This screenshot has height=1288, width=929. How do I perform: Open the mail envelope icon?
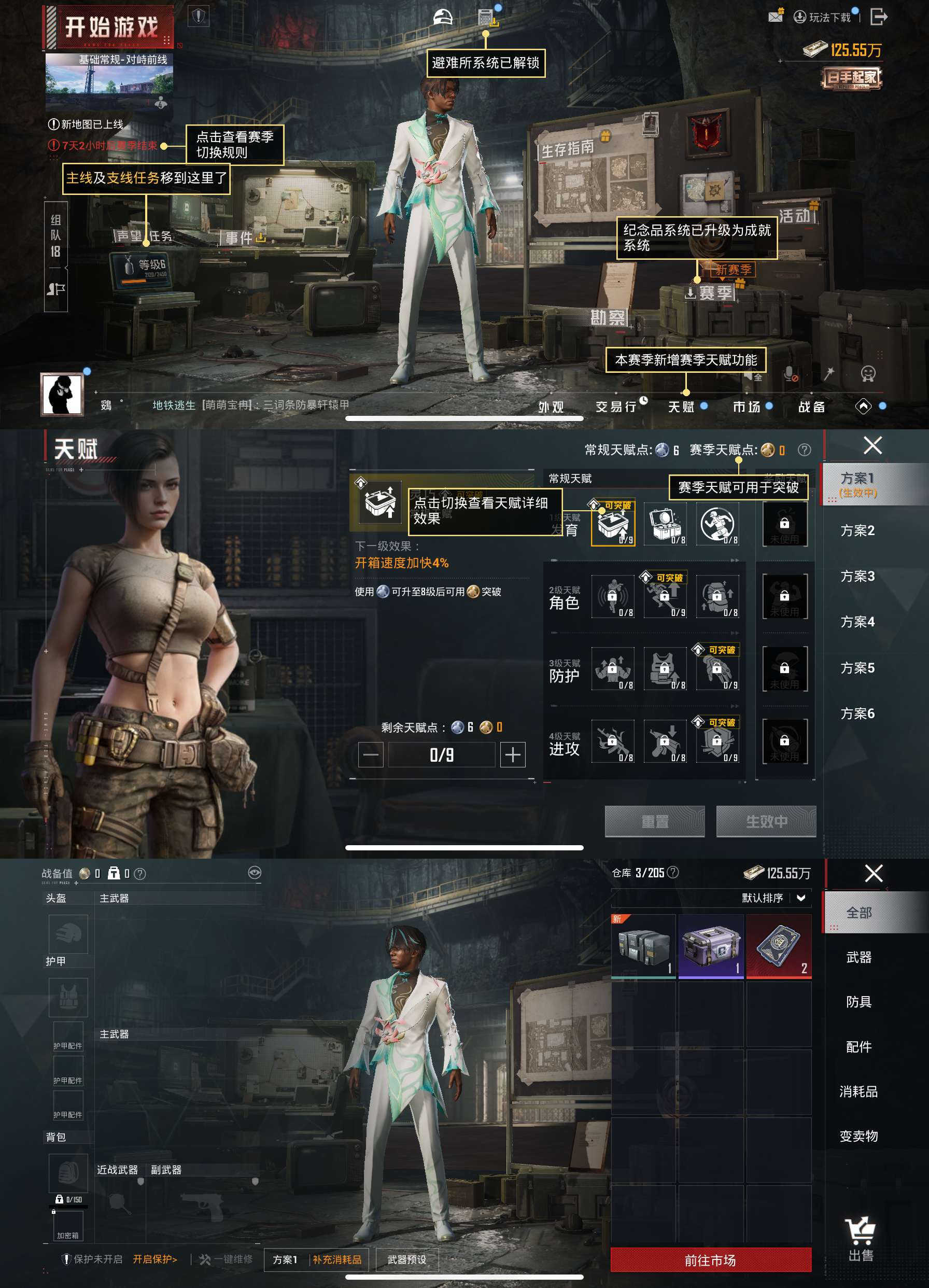pos(775,17)
